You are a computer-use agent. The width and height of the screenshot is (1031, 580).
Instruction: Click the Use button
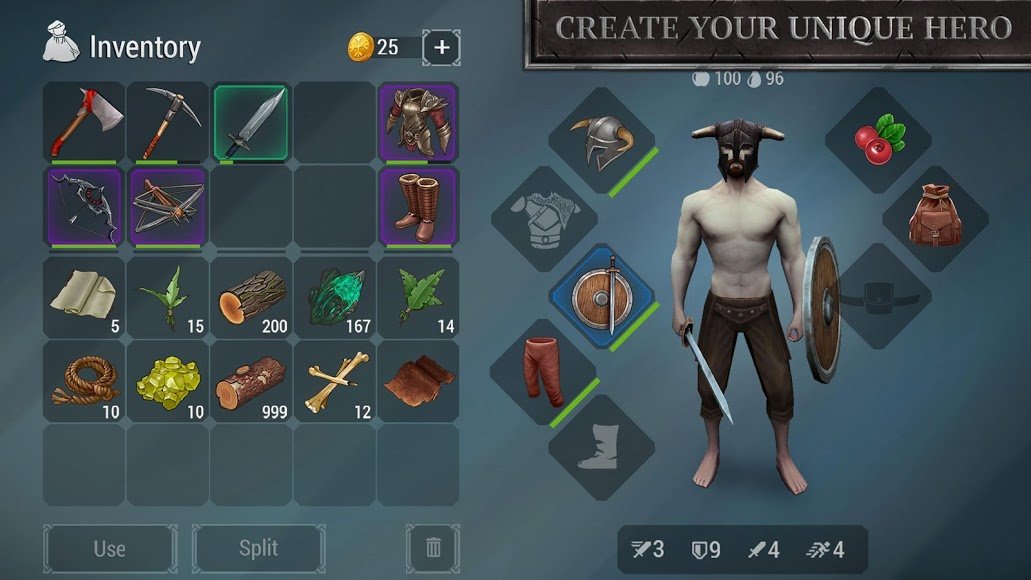point(109,548)
